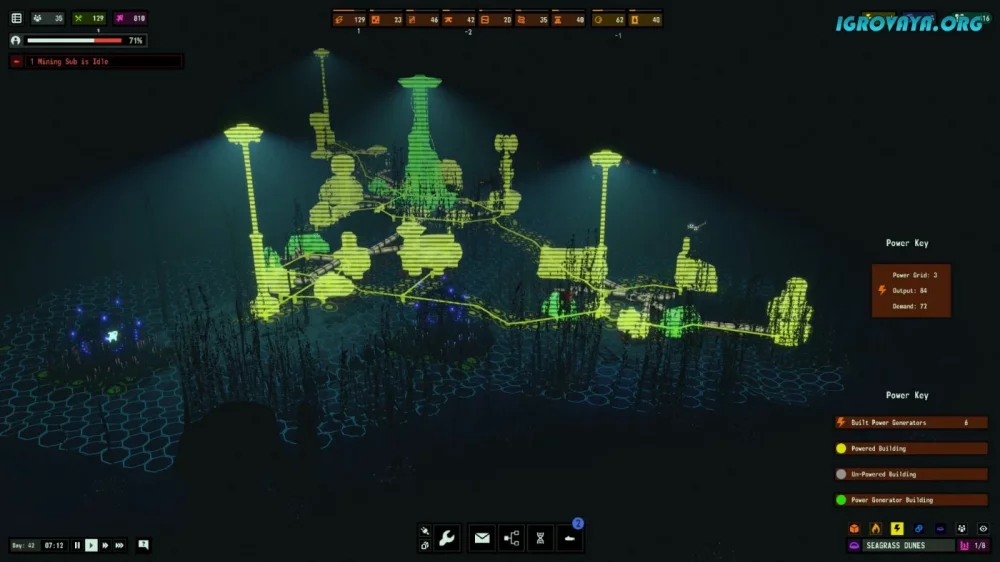Select the Un-Powered Building legend entry
Image resolution: width=1000 pixels, height=562 pixels.
(910, 474)
